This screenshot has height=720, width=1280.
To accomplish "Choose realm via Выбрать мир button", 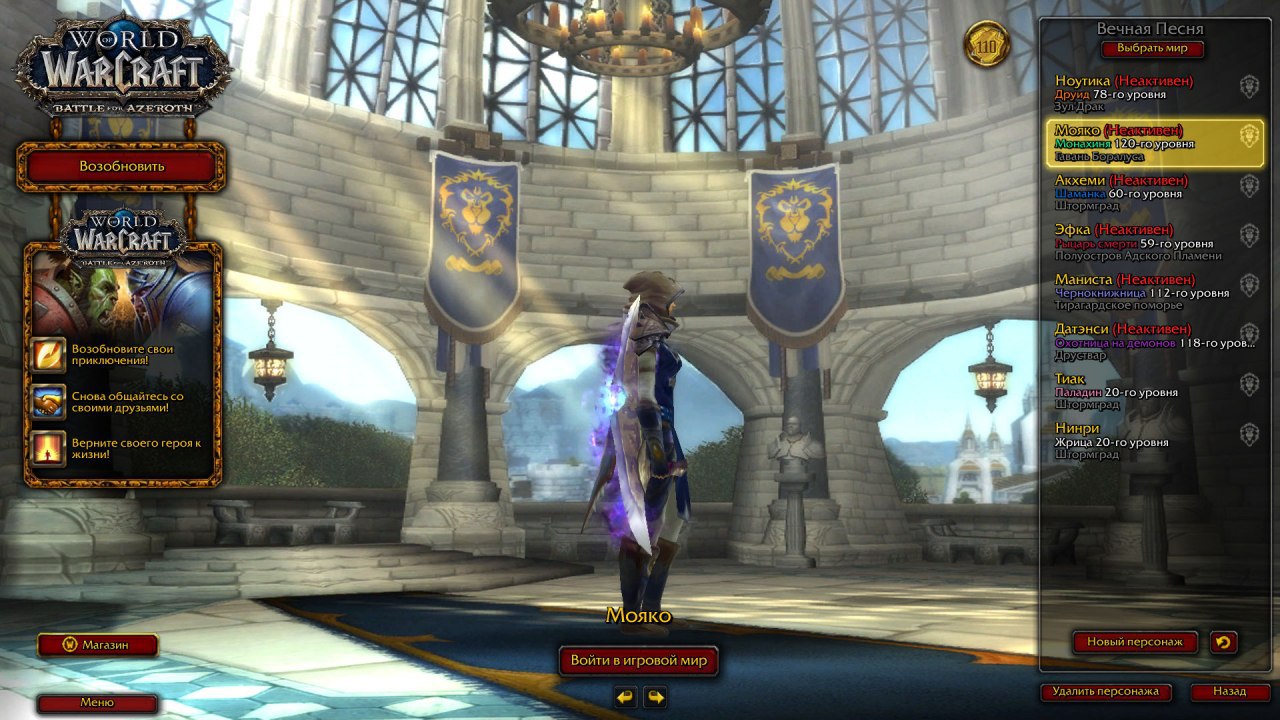I will tap(1152, 49).
